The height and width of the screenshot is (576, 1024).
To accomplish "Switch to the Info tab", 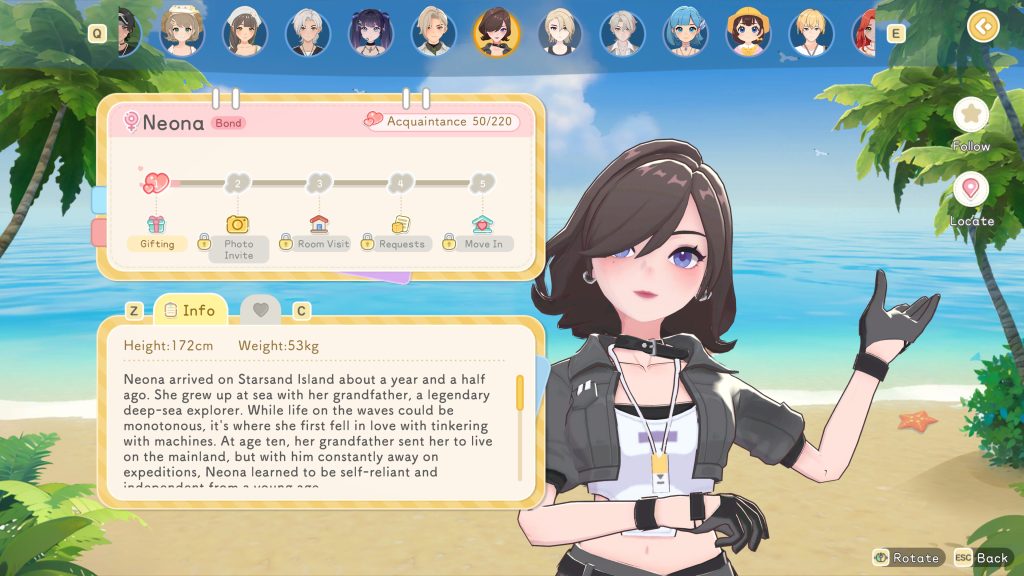I will click(x=189, y=310).
